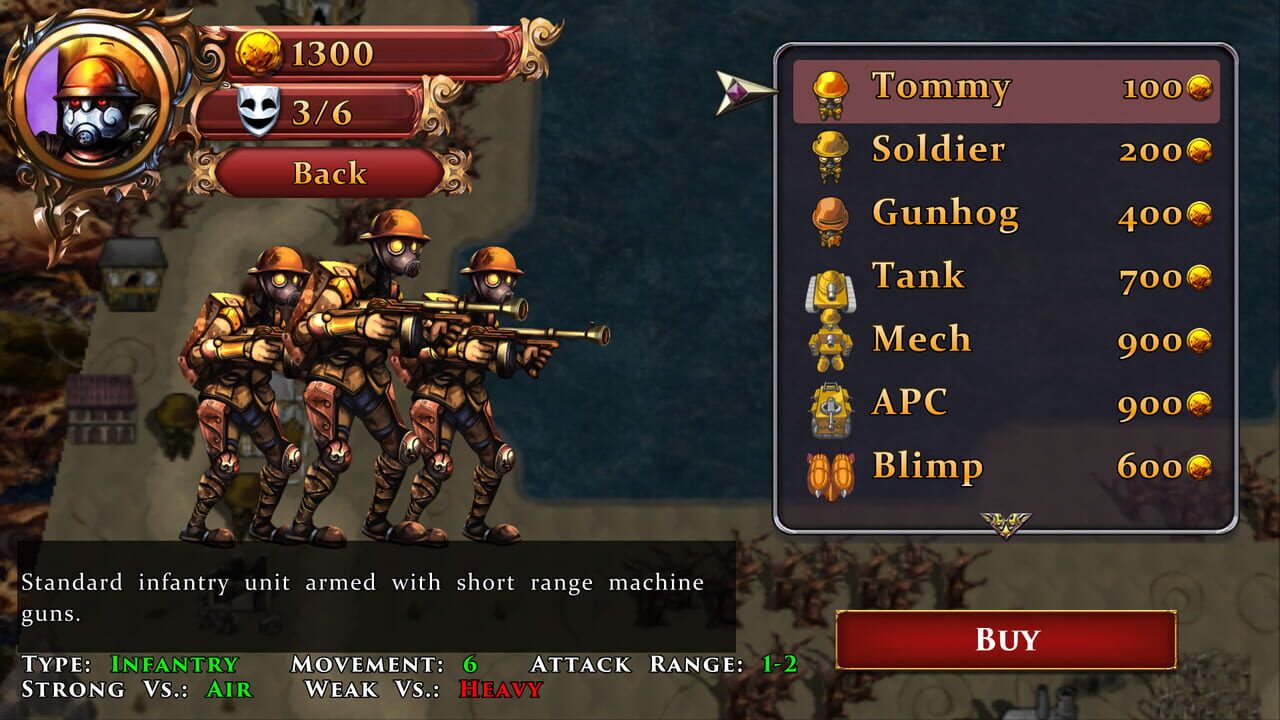Viewport: 1280px width, 720px height.
Task: Click the Back button
Action: pos(330,174)
